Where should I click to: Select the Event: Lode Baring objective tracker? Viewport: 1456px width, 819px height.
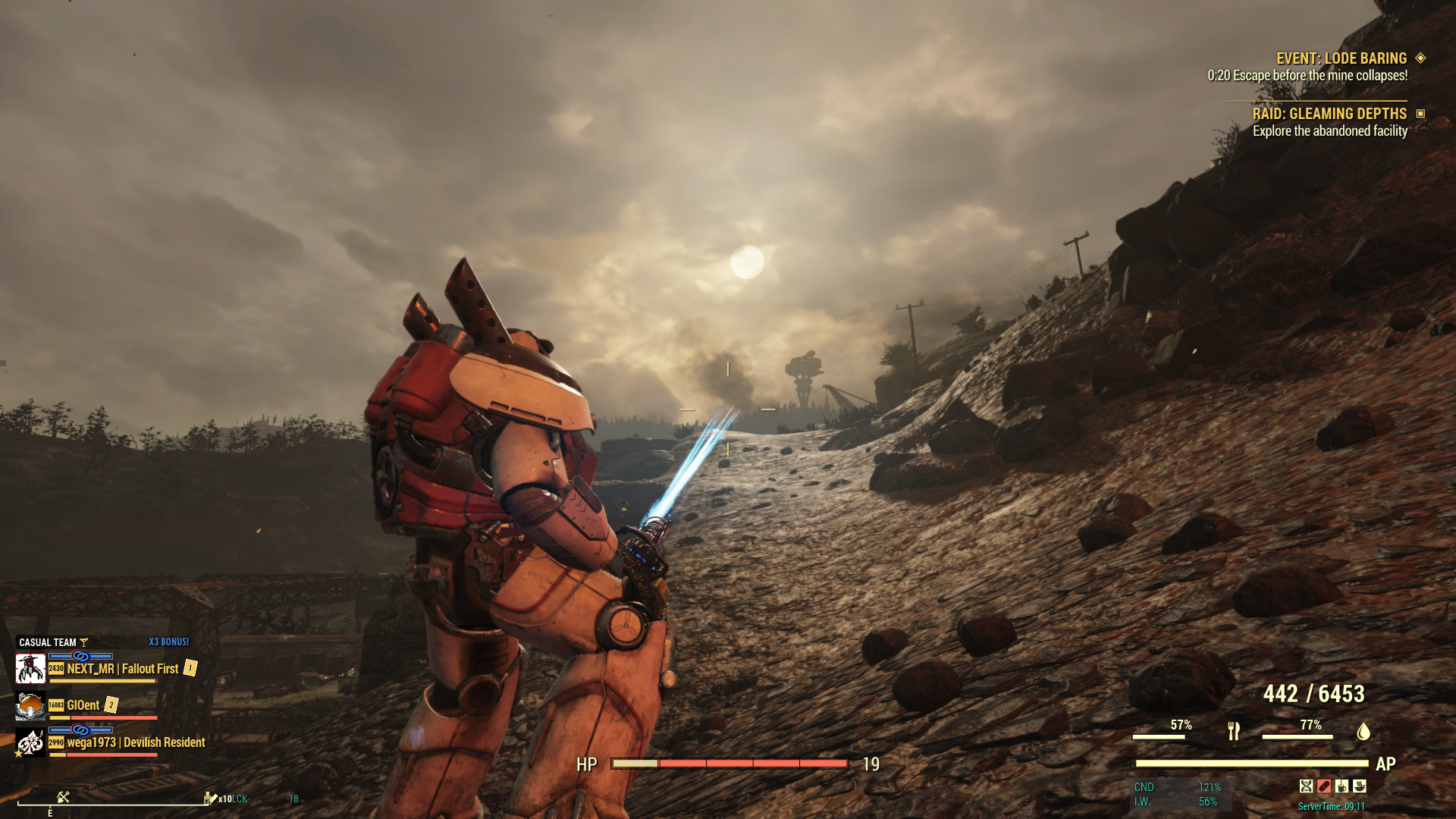pos(1341,58)
